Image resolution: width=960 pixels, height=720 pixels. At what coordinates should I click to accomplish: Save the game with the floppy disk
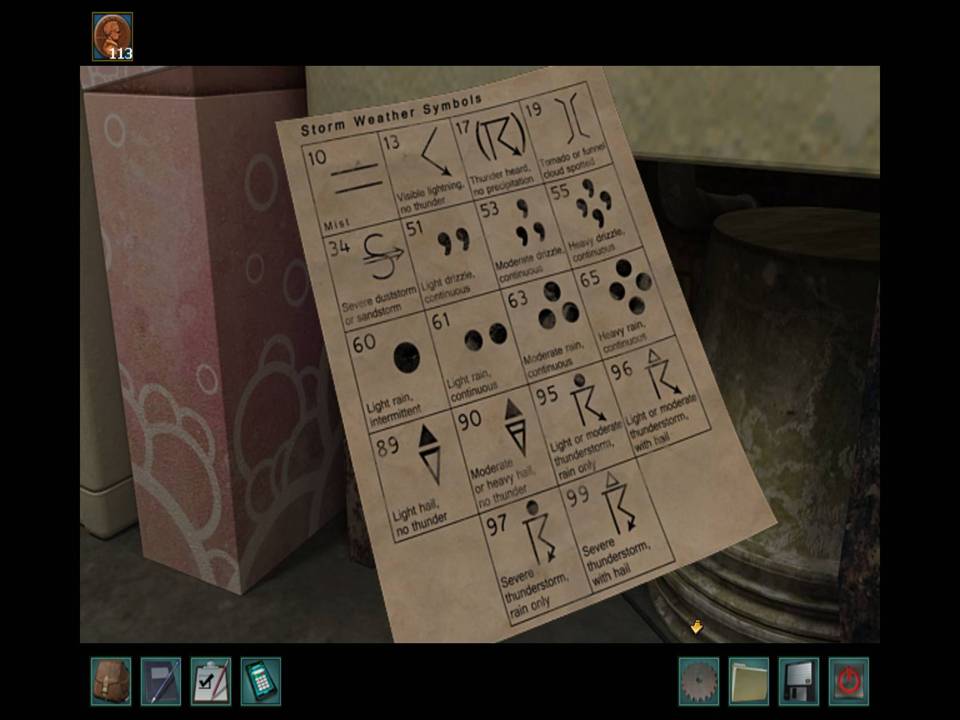tap(799, 681)
